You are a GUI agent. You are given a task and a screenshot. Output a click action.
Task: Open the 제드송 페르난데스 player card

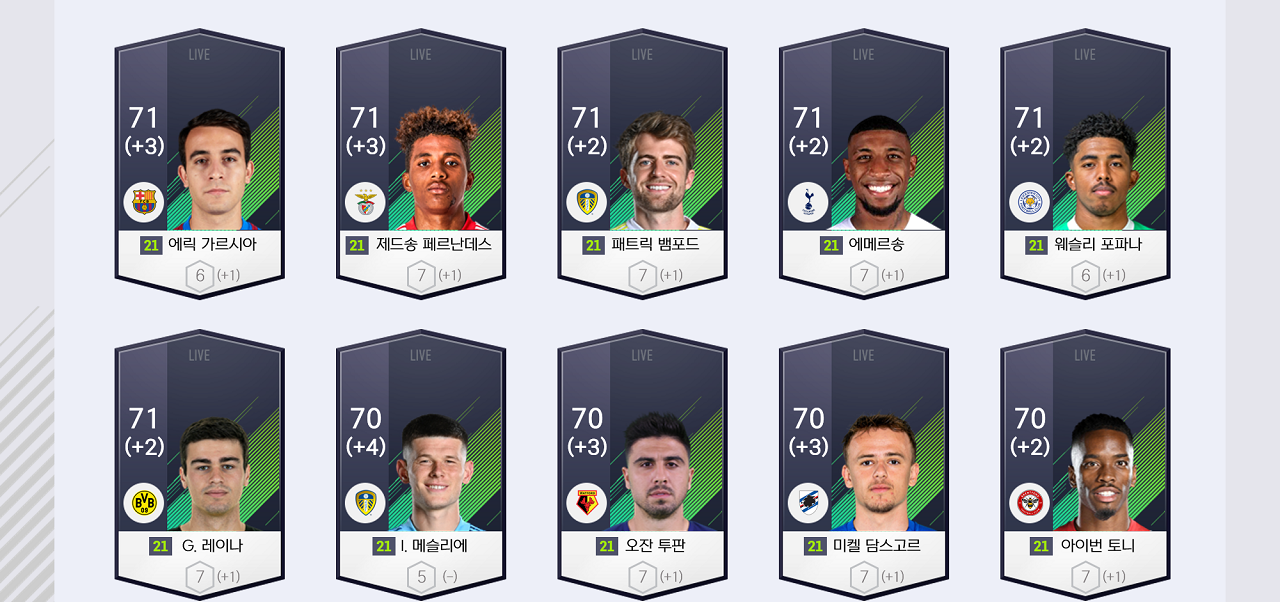[421, 165]
